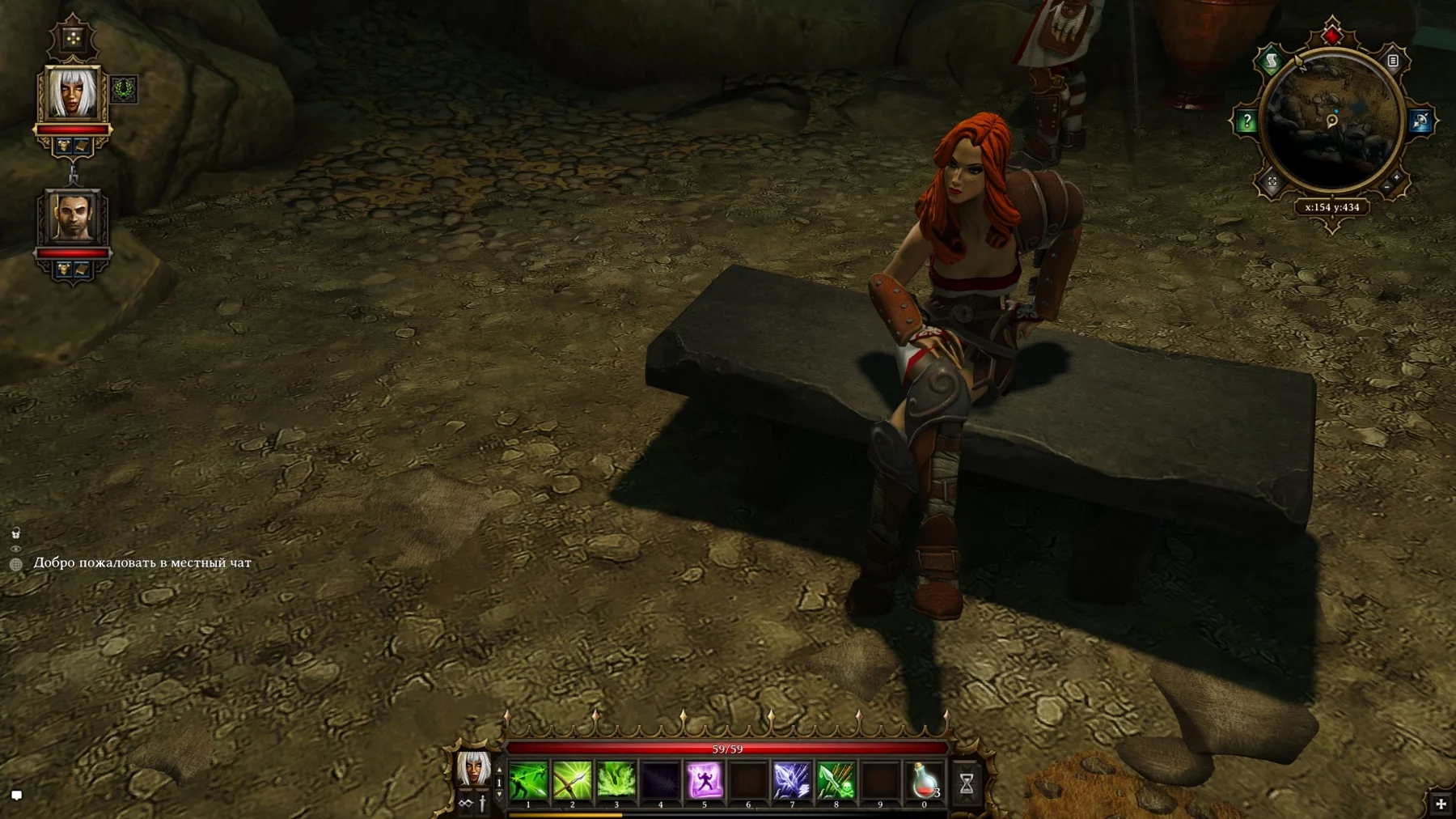The width and height of the screenshot is (1456, 819).
Task: Select the white-haired woman party portrait
Action: click(73, 94)
